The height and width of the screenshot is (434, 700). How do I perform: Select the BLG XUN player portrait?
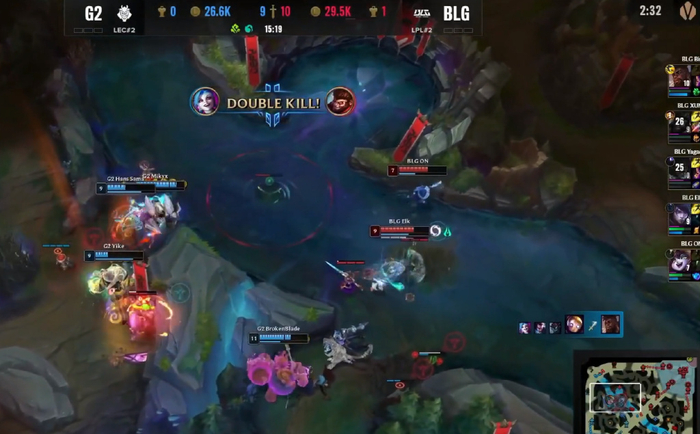tap(682, 124)
